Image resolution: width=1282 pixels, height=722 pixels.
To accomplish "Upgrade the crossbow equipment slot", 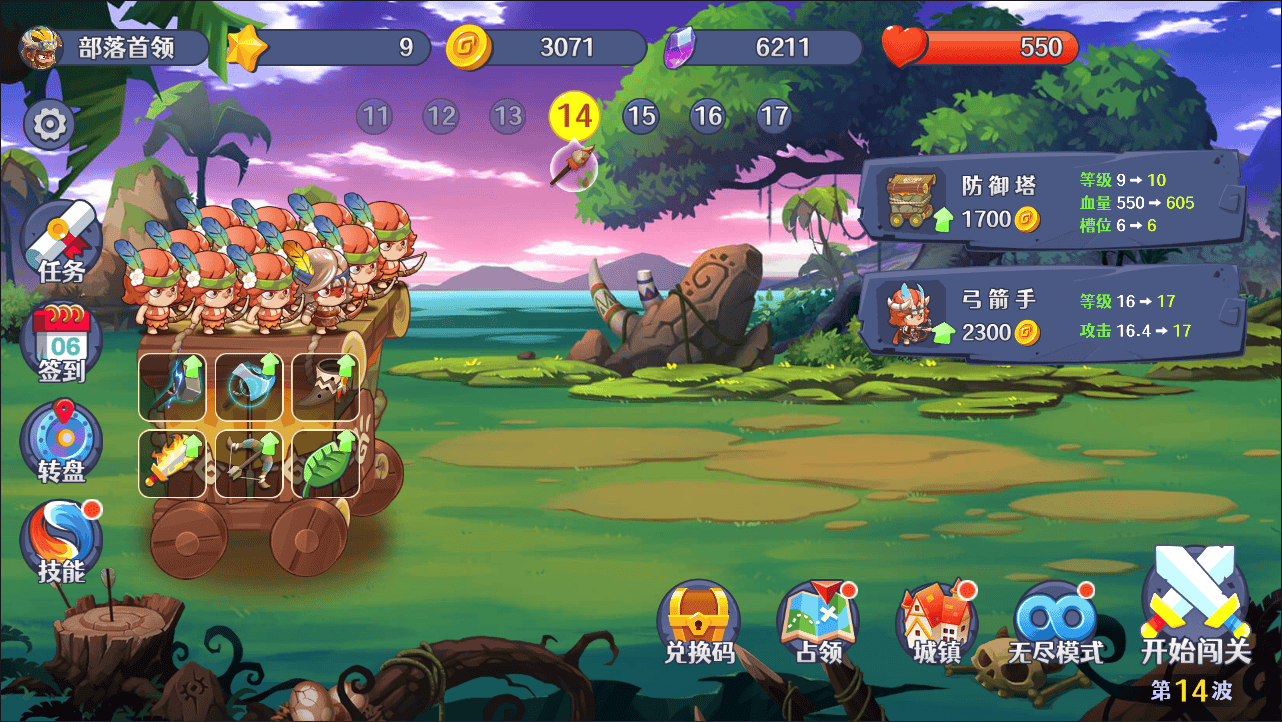I will [249, 464].
